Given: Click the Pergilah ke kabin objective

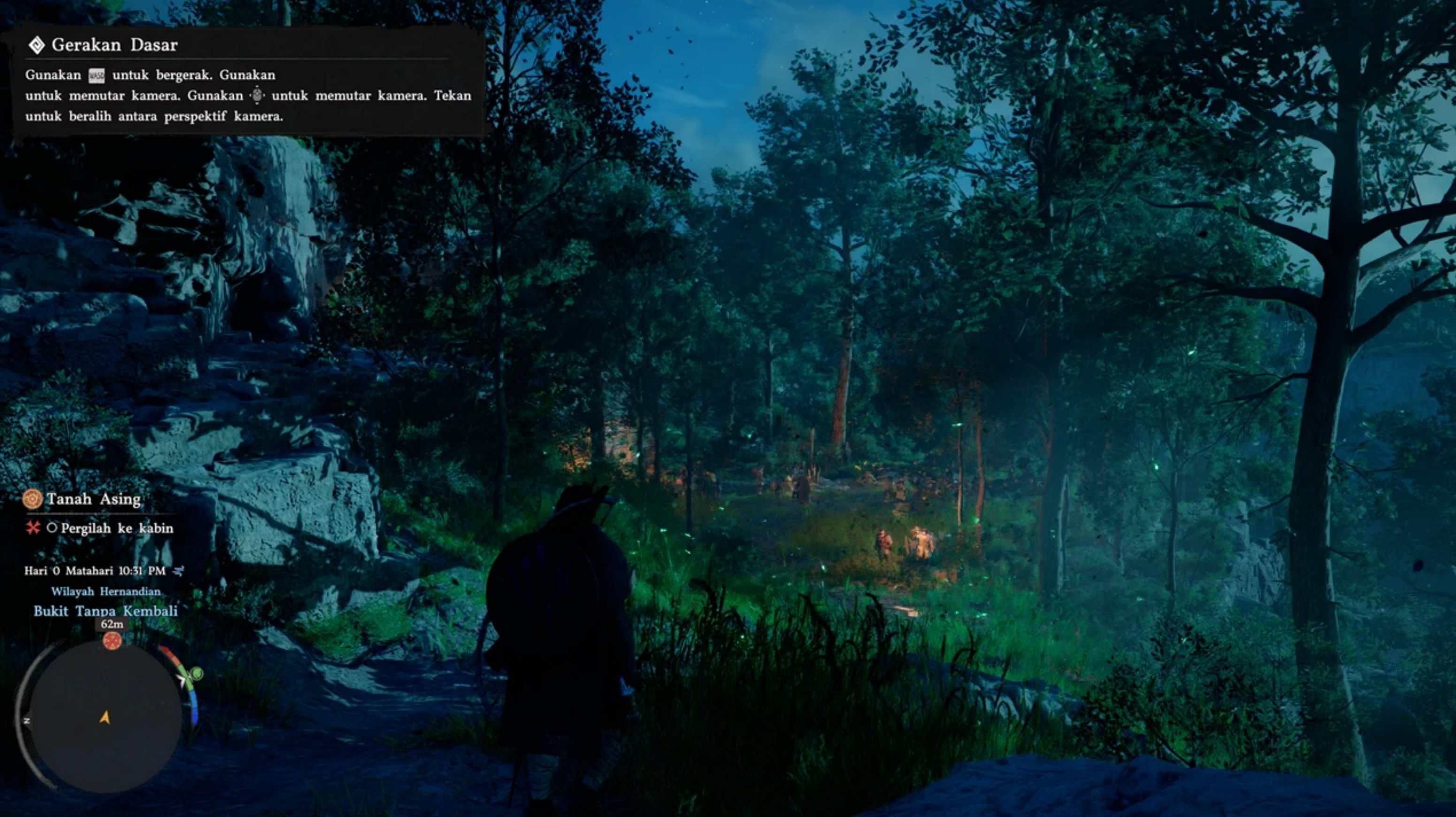Looking at the screenshot, I should [x=116, y=528].
